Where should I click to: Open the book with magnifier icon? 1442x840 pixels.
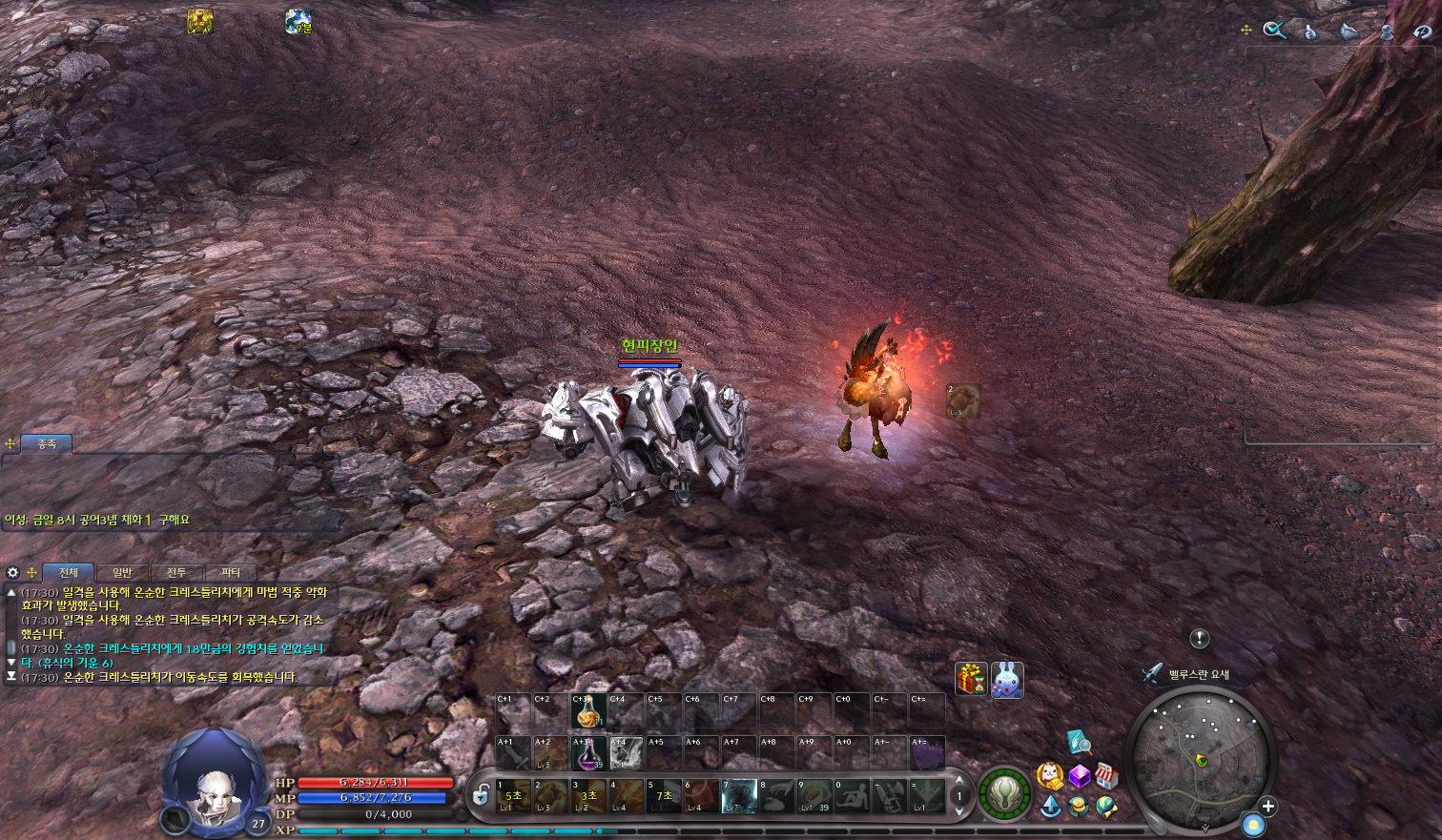click(x=1079, y=741)
